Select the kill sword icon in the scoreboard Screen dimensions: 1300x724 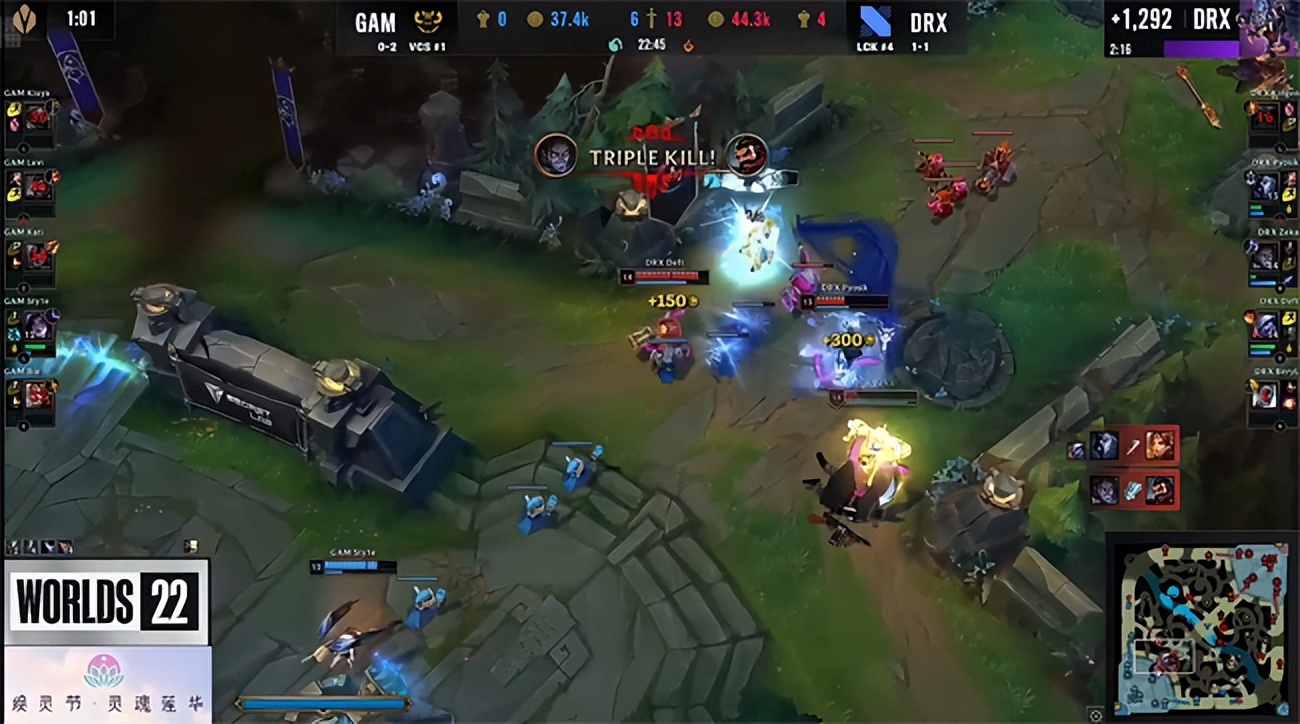pos(652,18)
